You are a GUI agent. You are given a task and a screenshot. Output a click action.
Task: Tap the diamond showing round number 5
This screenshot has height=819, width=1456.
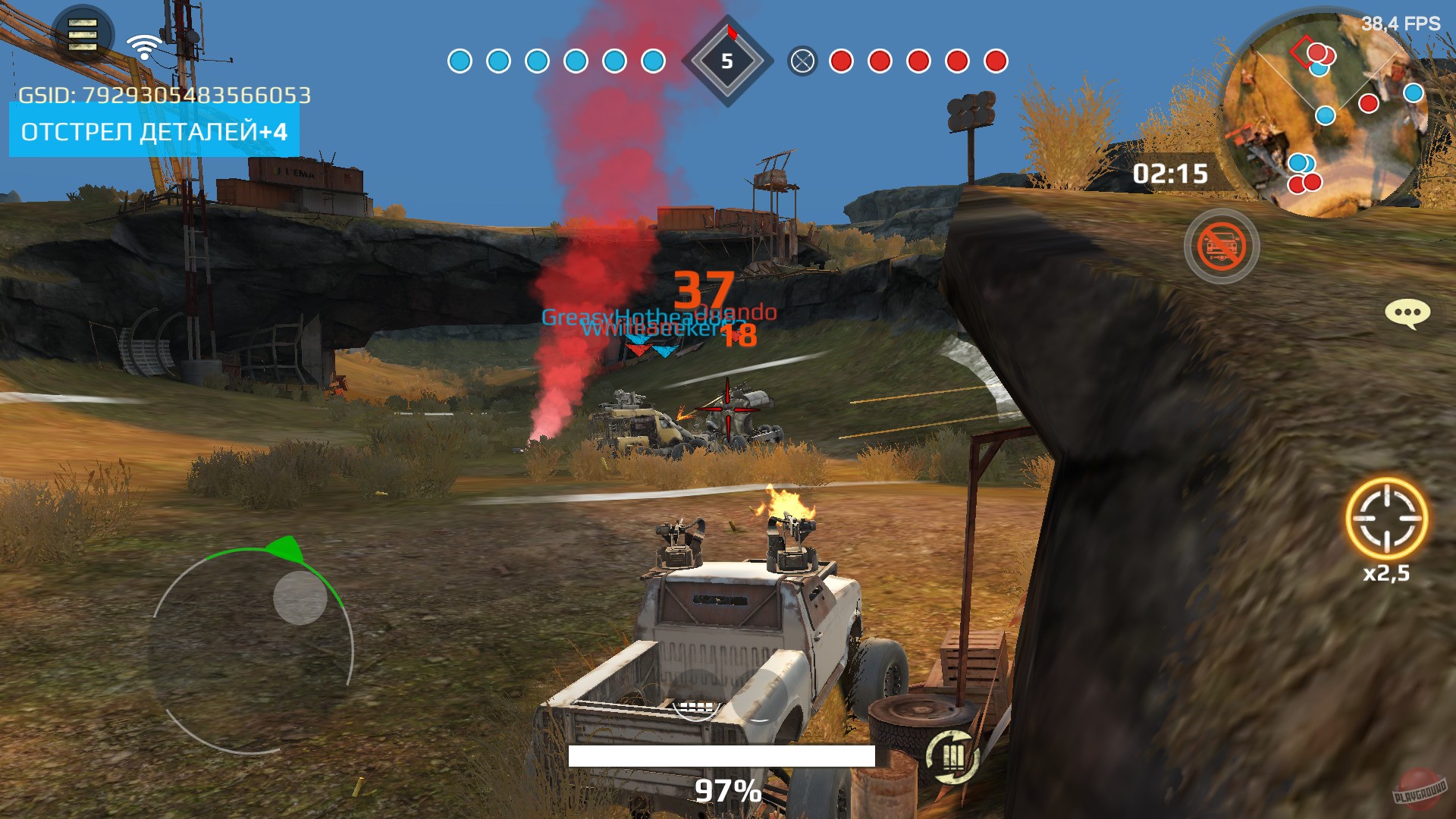pos(726,61)
